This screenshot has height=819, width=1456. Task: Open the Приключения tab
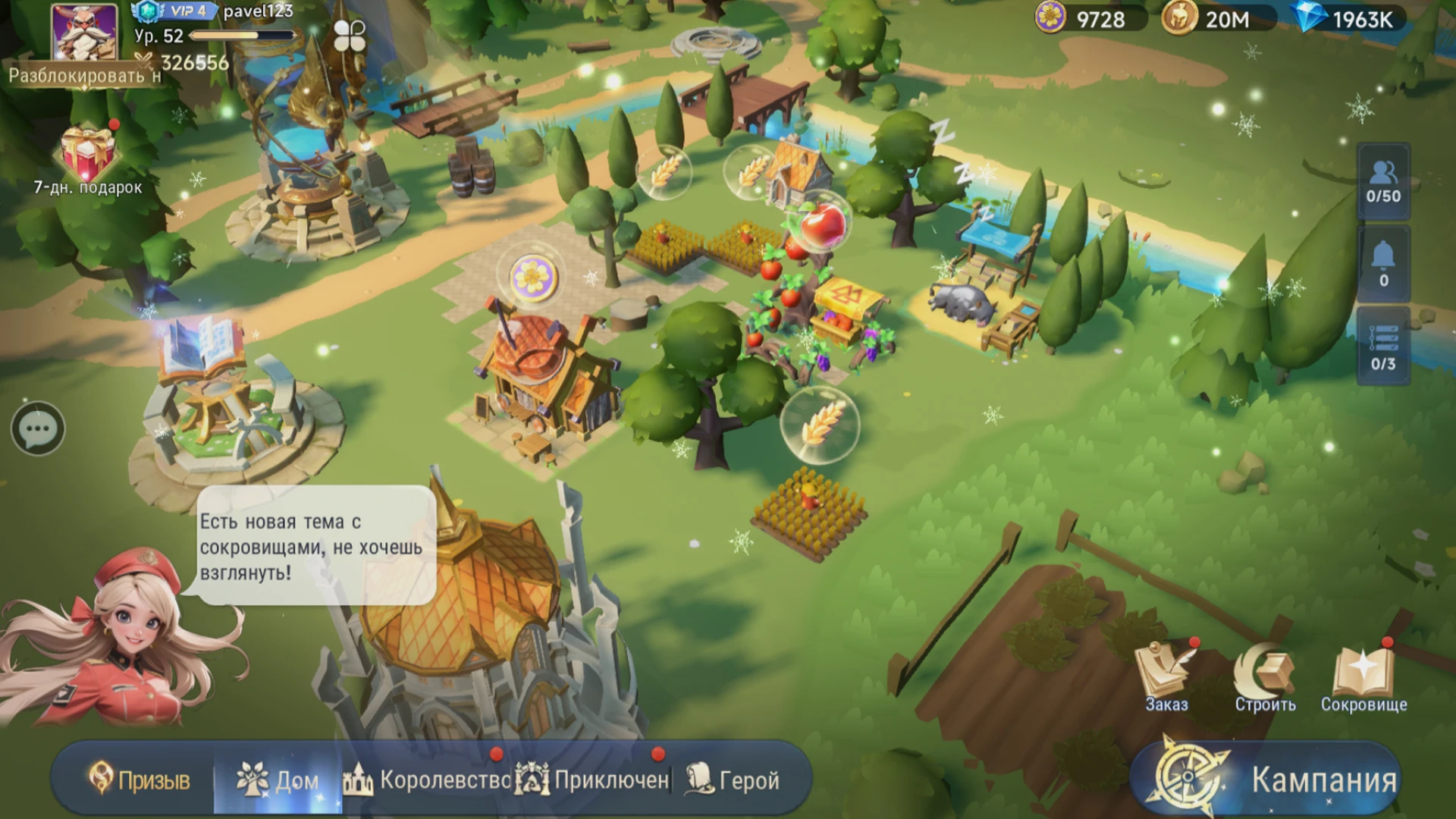pos(593,780)
